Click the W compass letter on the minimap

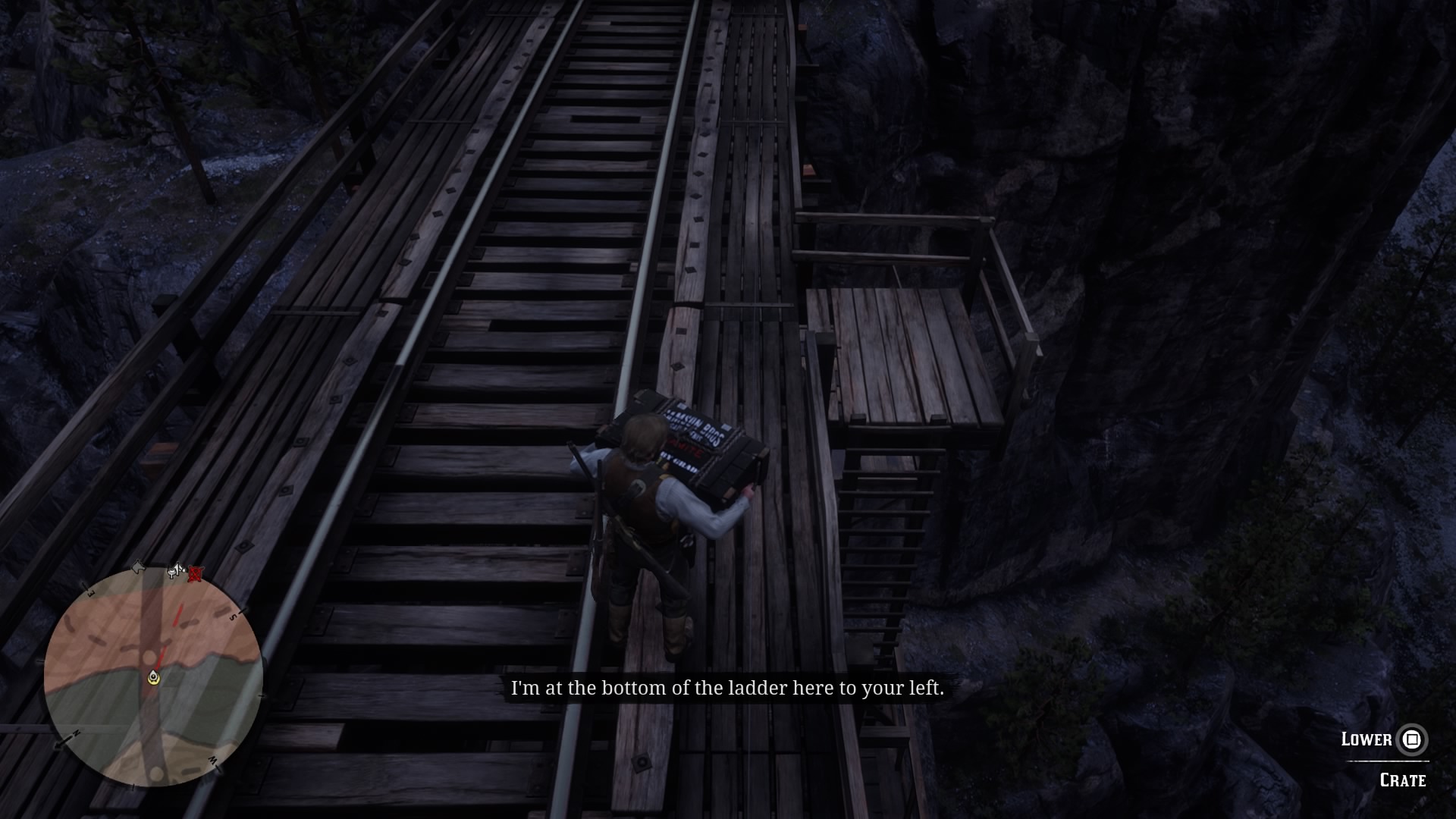pyautogui.click(x=212, y=759)
